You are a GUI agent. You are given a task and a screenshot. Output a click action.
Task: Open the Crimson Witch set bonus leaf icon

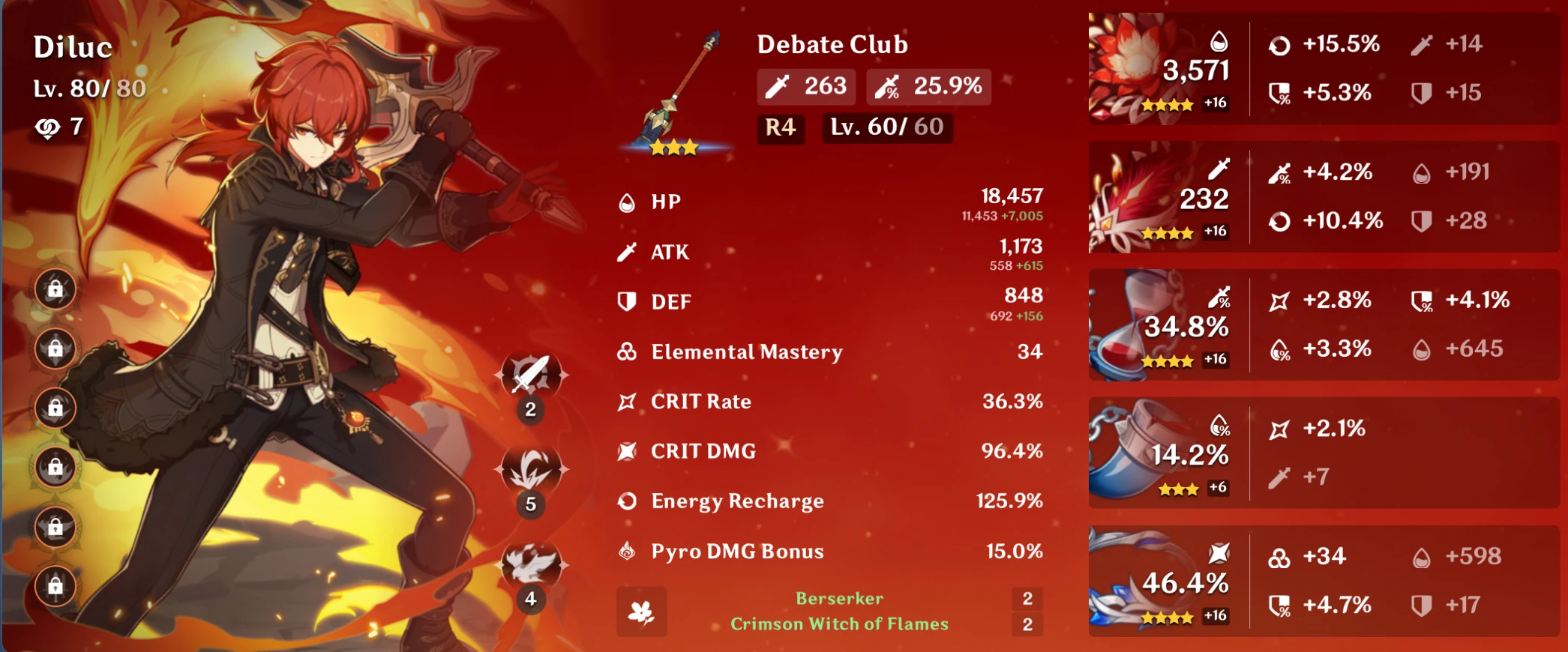641,611
